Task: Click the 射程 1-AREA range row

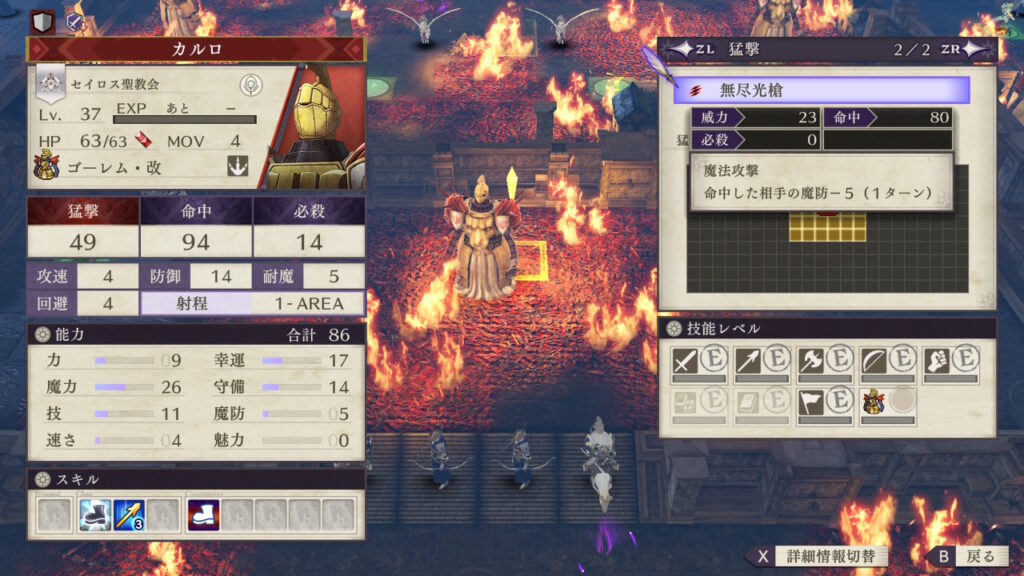Action: tap(252, 303)
